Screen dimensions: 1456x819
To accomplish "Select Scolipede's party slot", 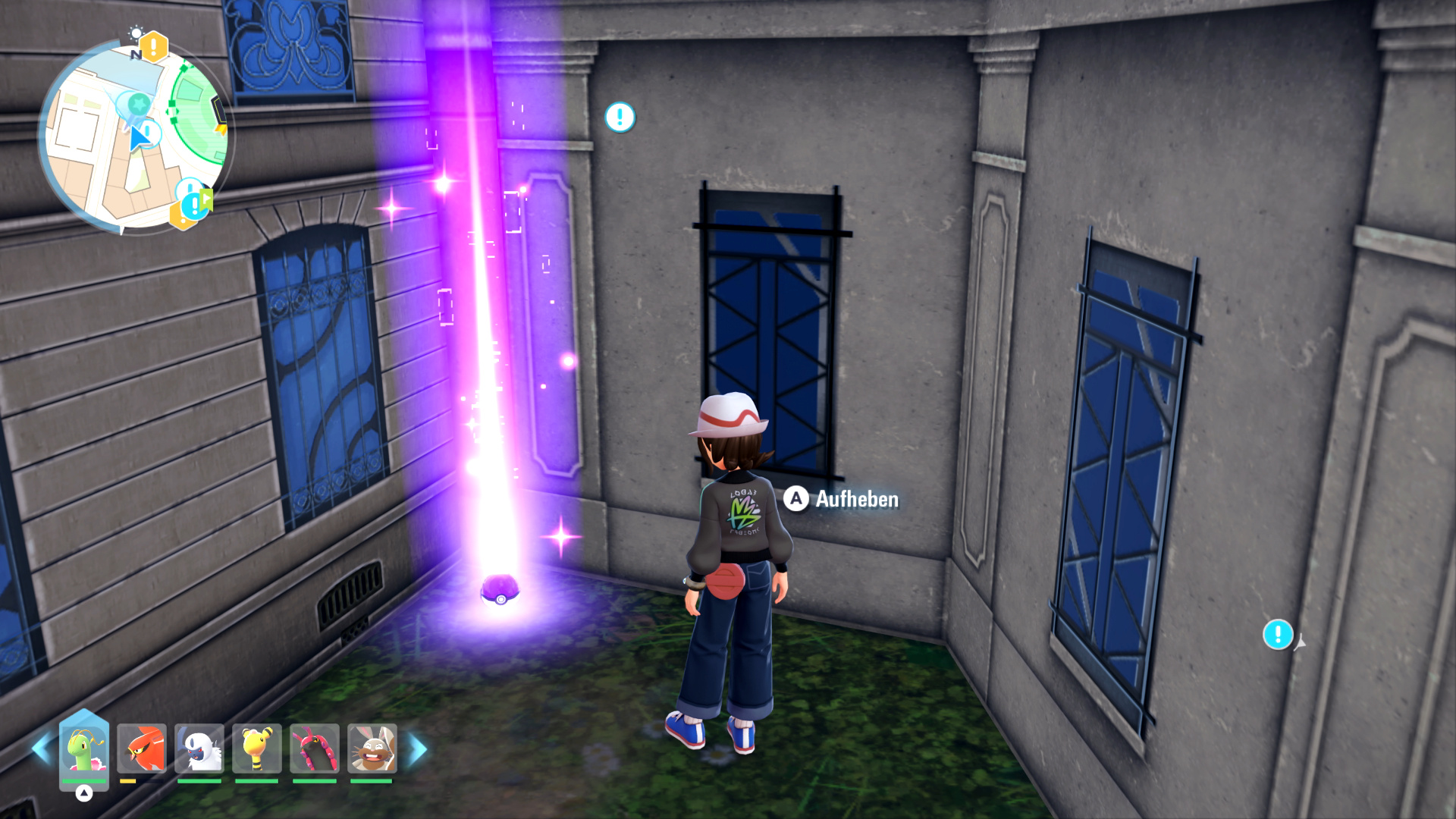I will click(x=315, y=748).
